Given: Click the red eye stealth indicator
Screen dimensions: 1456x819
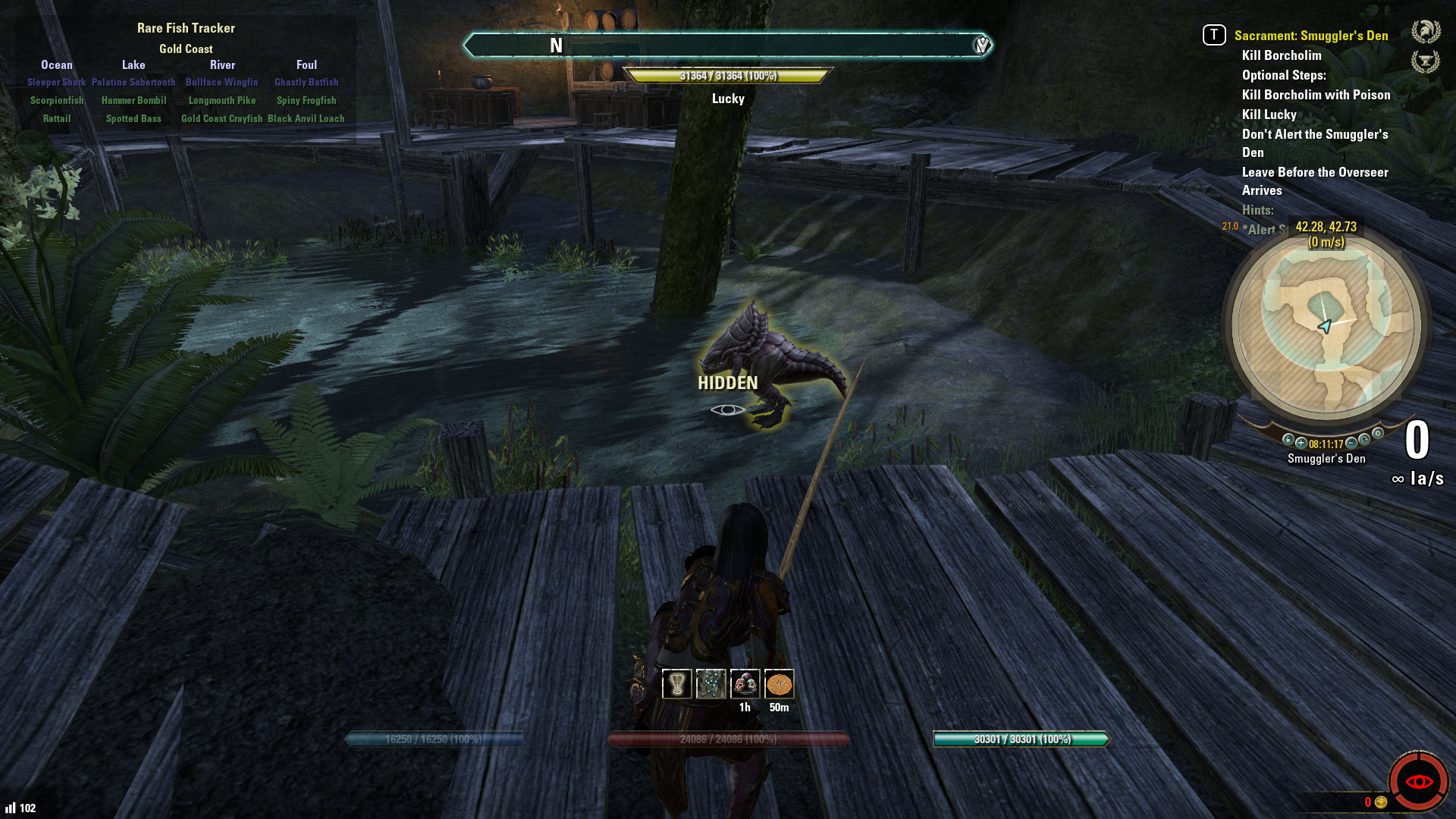Looking at the screenshot, I should pos(1418,781).
